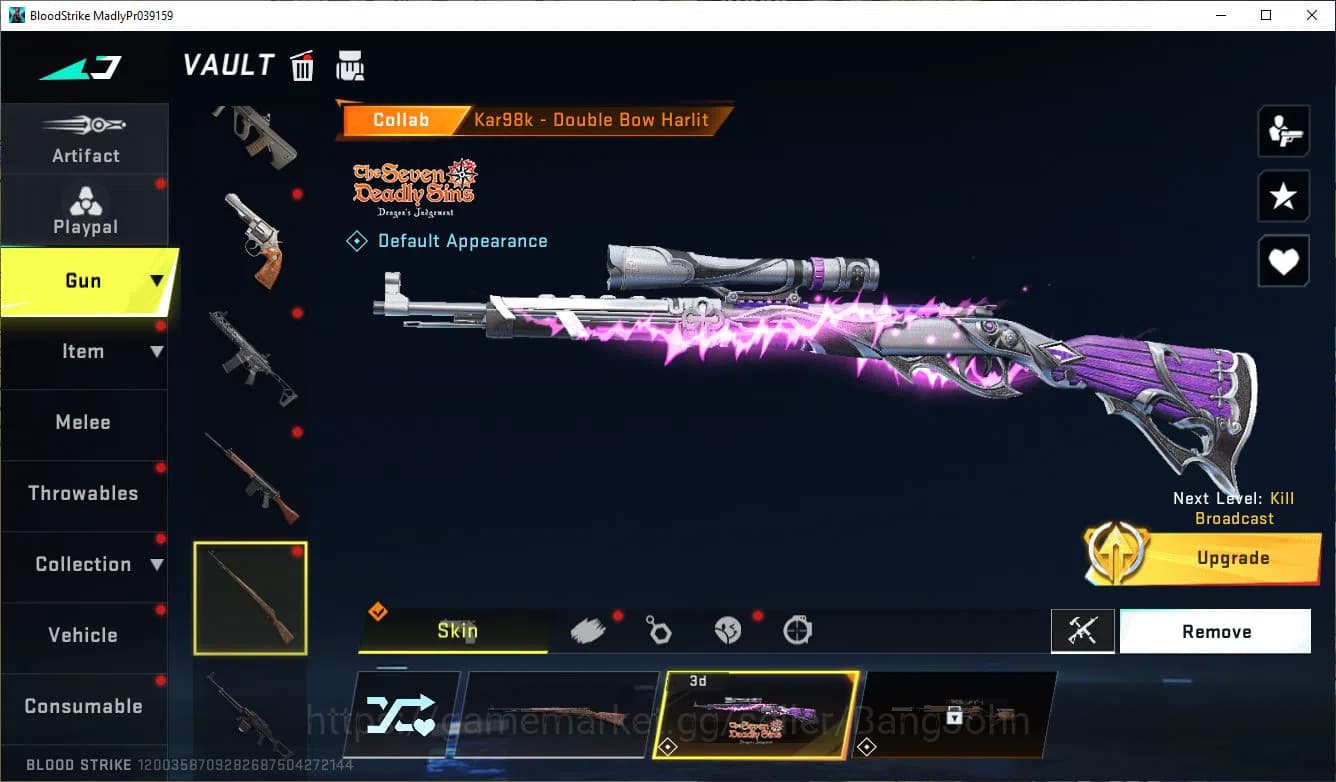This screenshot has width=1336, height=782.
Task: Toggle the Default Appearance diamond marker
Action: click(356, 240)
